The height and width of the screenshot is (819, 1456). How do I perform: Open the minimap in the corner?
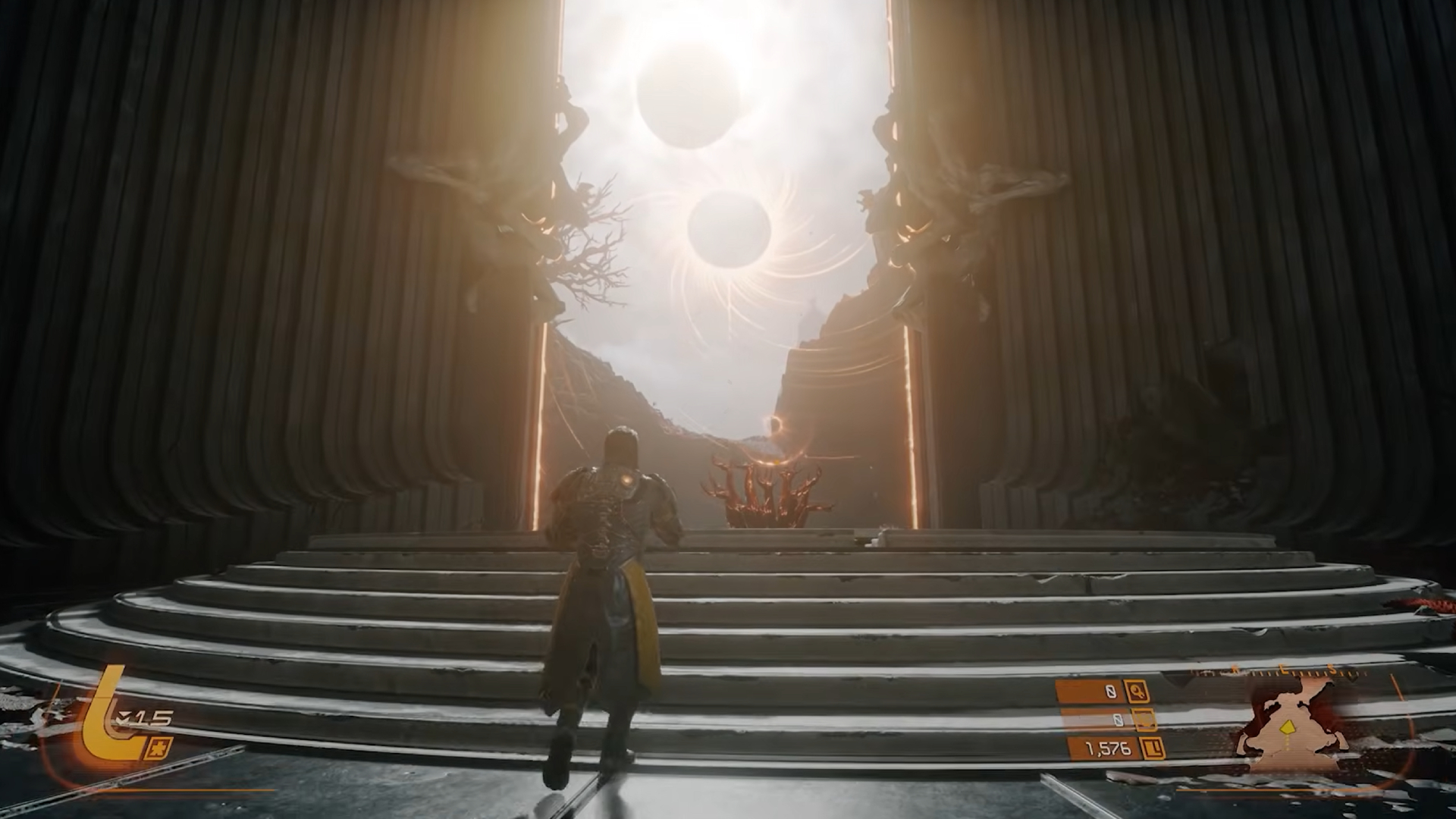coord(1289,728)
